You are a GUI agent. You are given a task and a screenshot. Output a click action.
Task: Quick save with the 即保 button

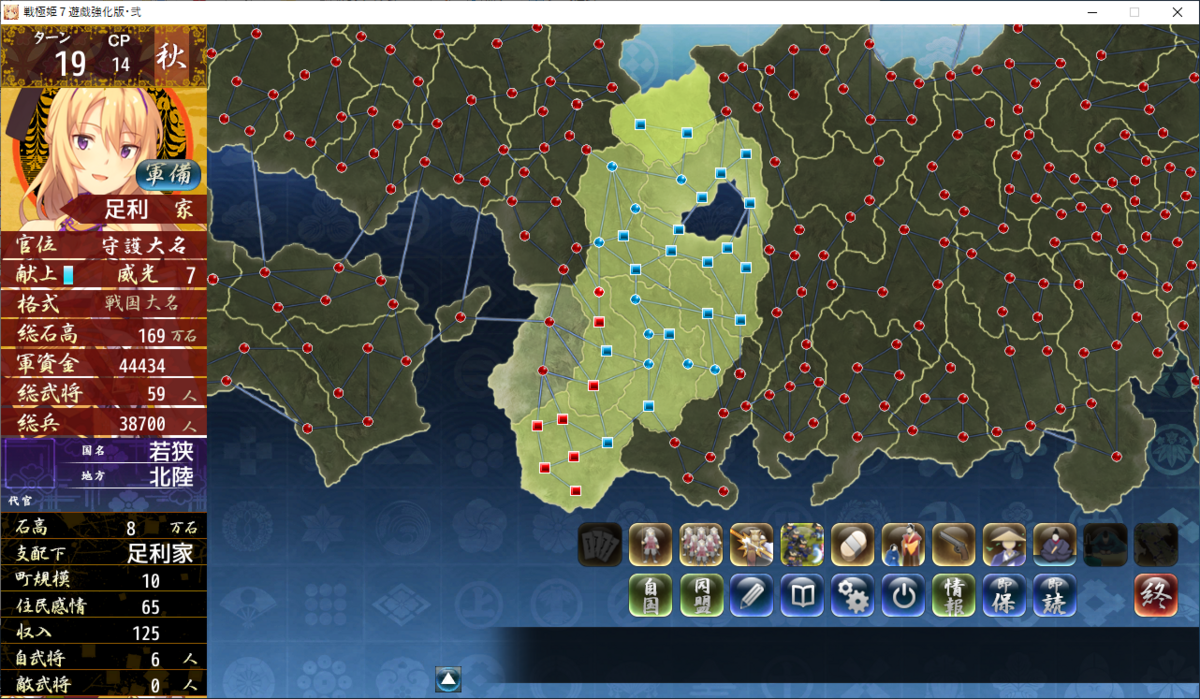[x=1004, y=595]
